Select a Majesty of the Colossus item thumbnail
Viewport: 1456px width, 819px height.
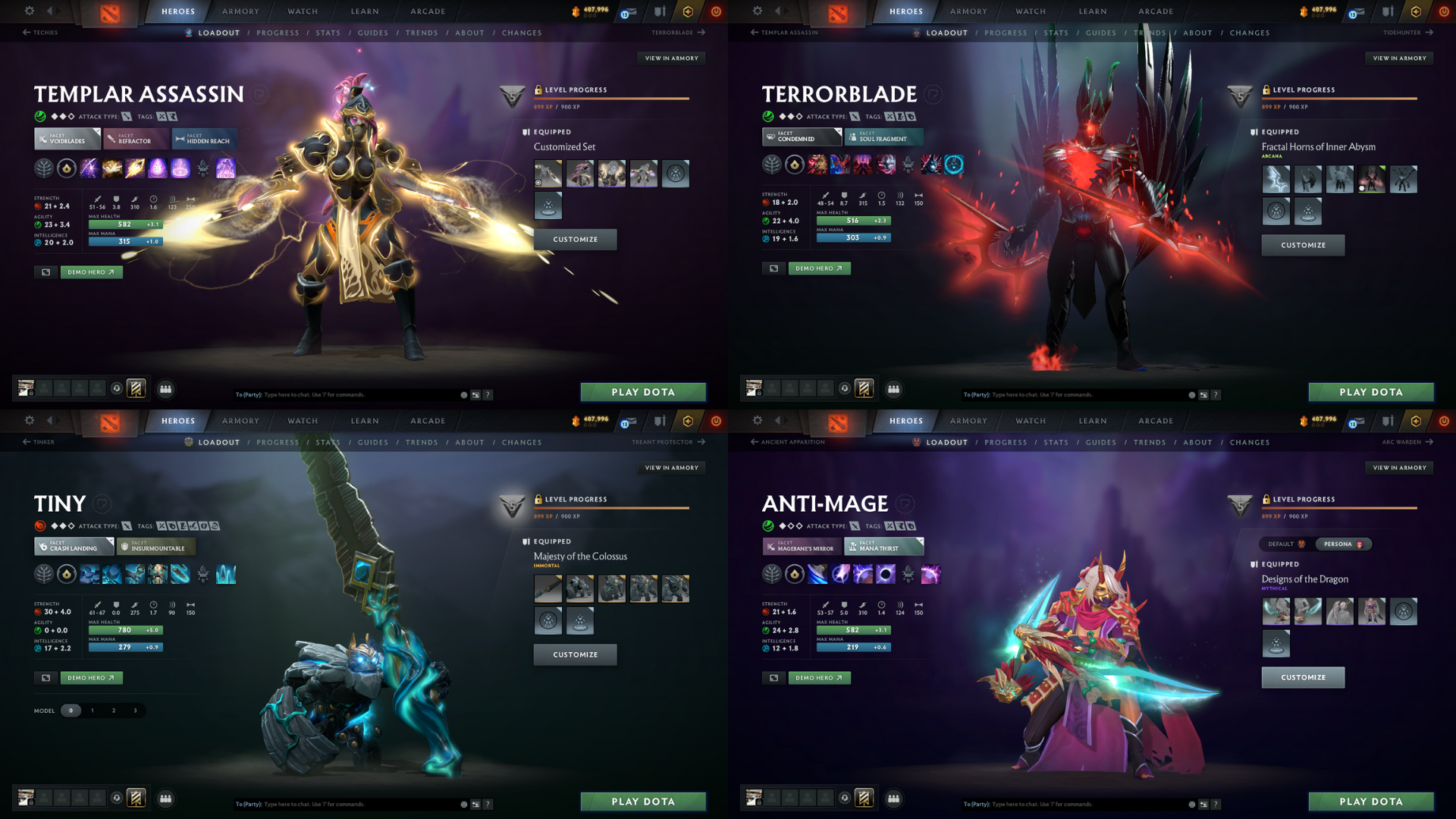coord(548,588)
